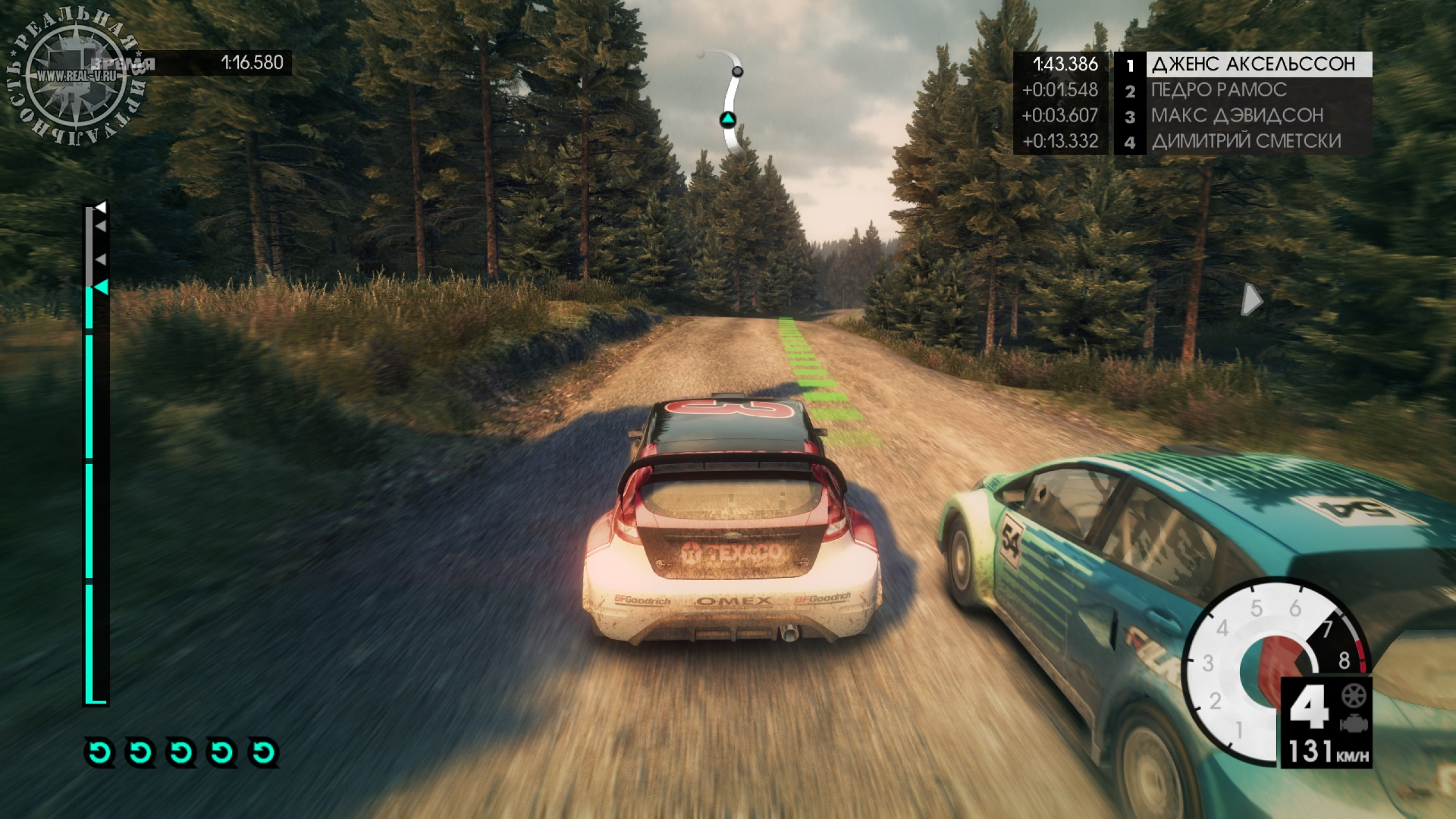
Task: Select Дженс Аксельссон in the standings
Action: (x=1251, y=64)
